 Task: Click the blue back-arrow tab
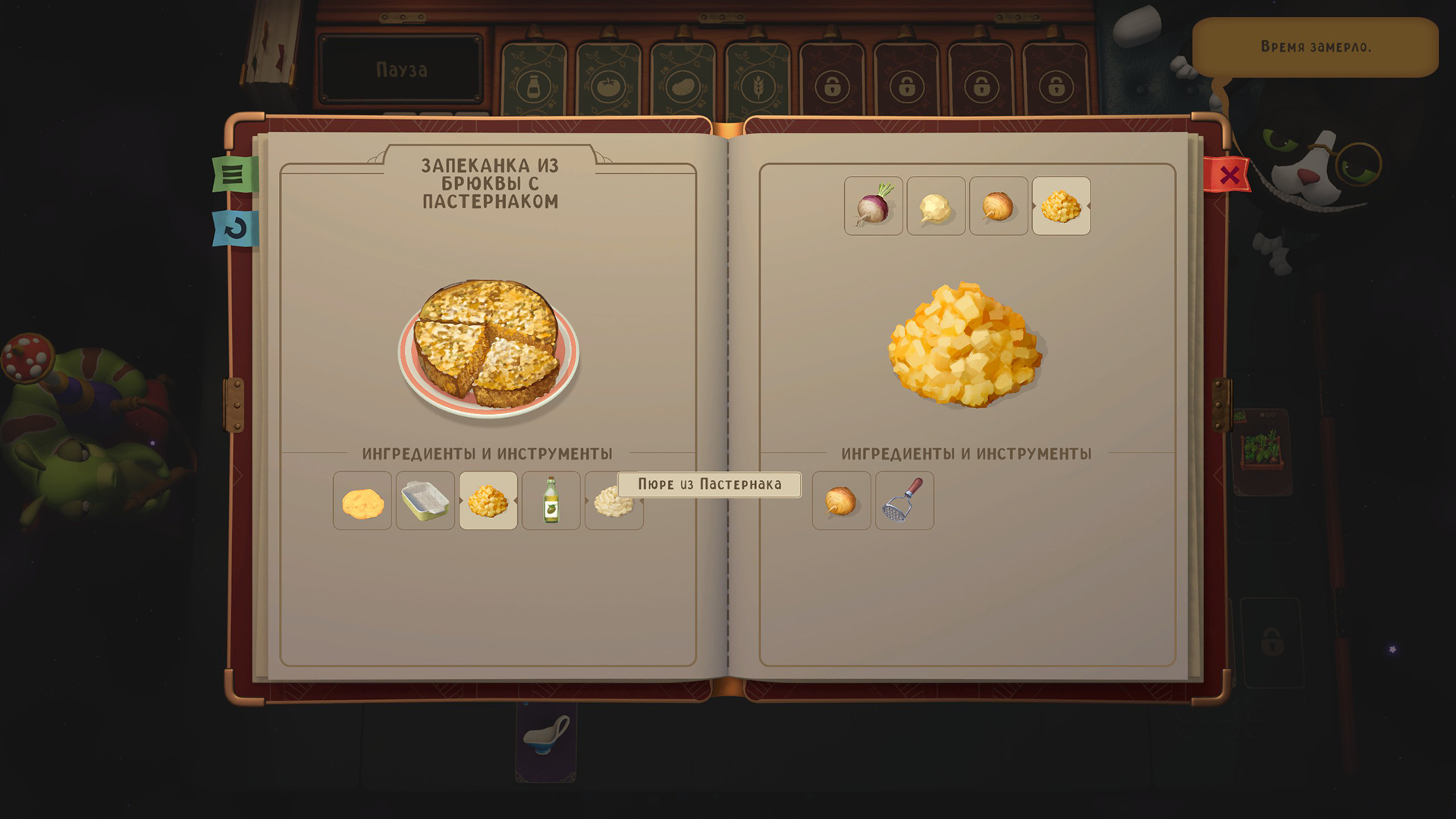pyautogui.click(x=235, y=228)
